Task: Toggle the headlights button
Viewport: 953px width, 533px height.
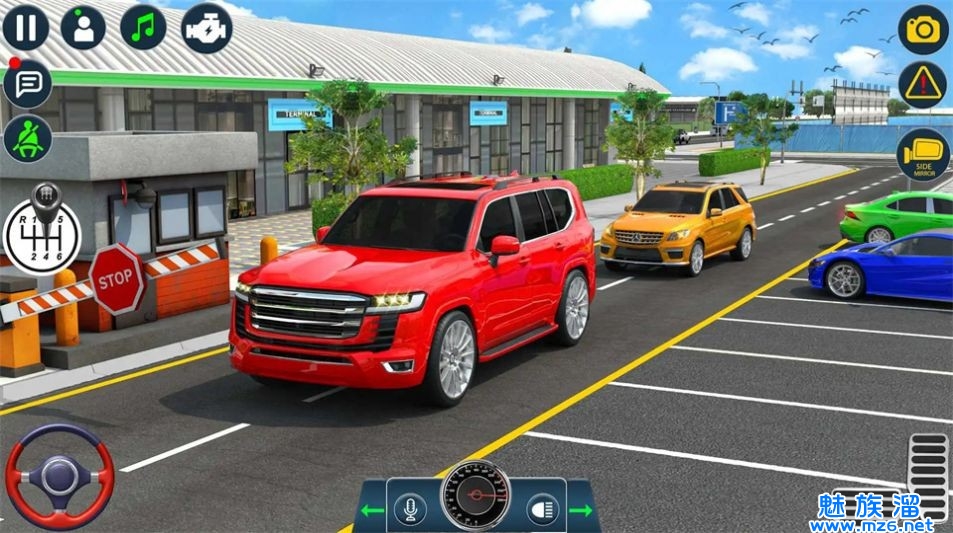Action: point(544,509)
